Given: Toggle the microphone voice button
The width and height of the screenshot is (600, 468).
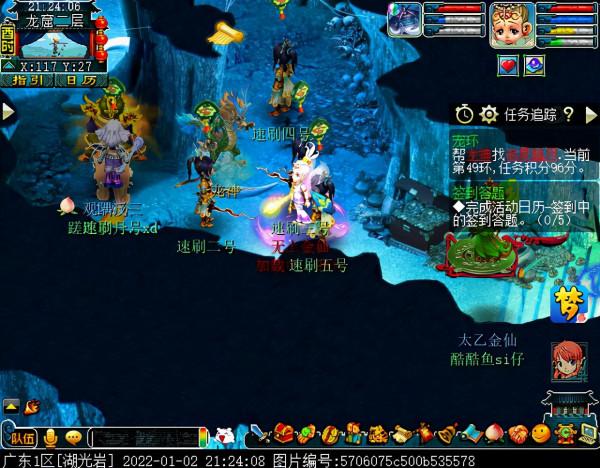Looking at the screenshot, I should [49, 437].
